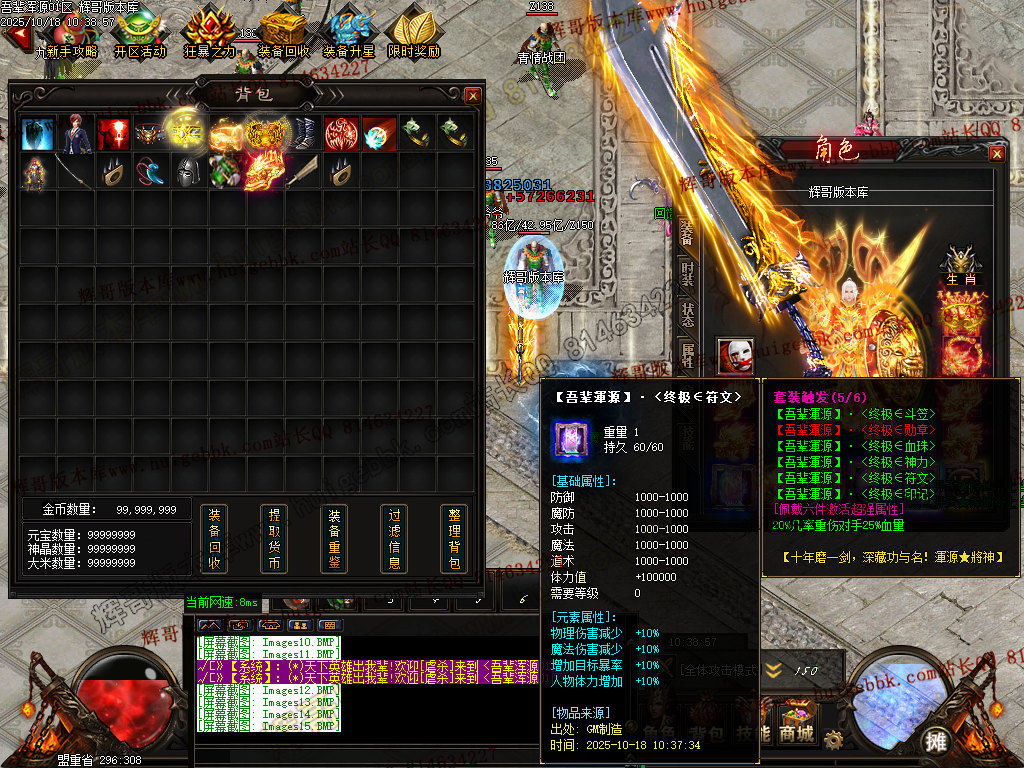The width and height of the screenshot is (1024, 768).
Task: Open the 生肖 zodiac slot
Action: (961, 264)
